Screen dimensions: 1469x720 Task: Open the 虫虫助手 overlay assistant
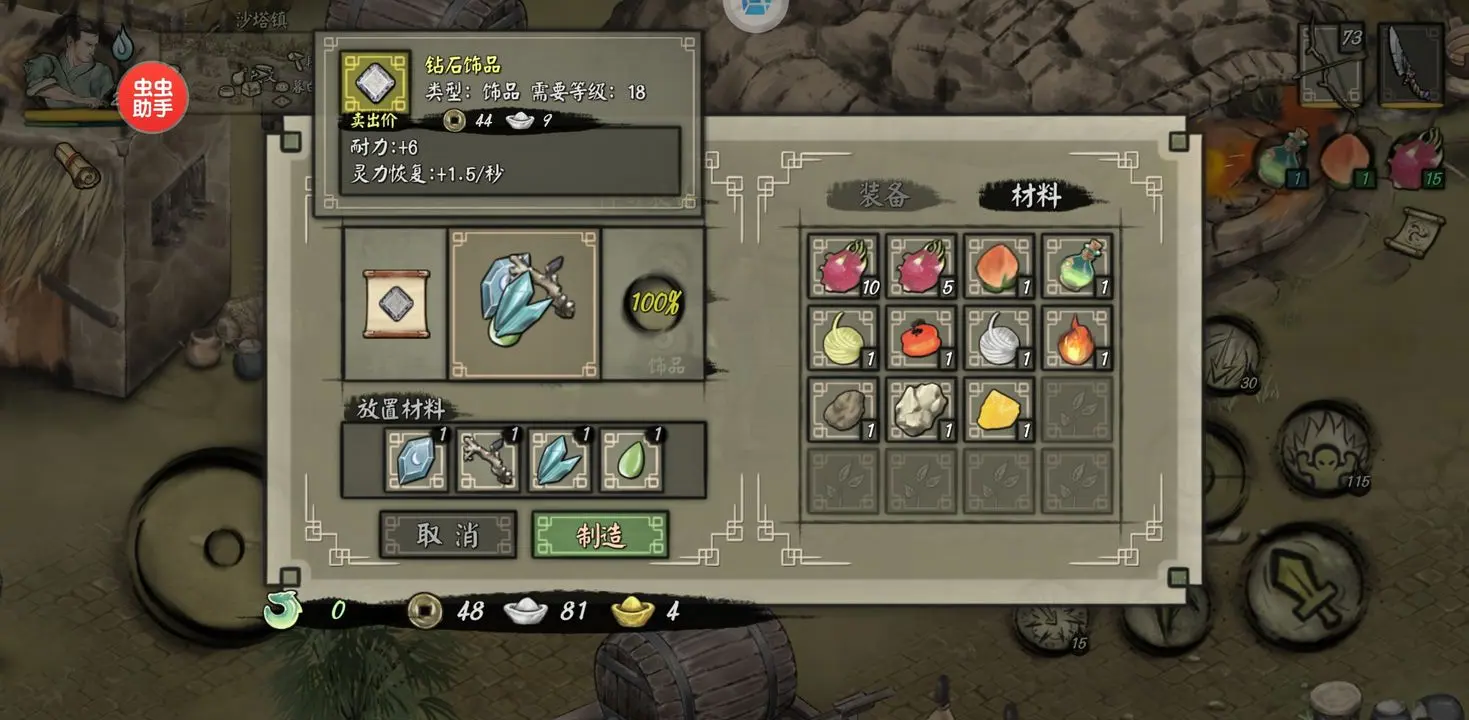(152, 98)
